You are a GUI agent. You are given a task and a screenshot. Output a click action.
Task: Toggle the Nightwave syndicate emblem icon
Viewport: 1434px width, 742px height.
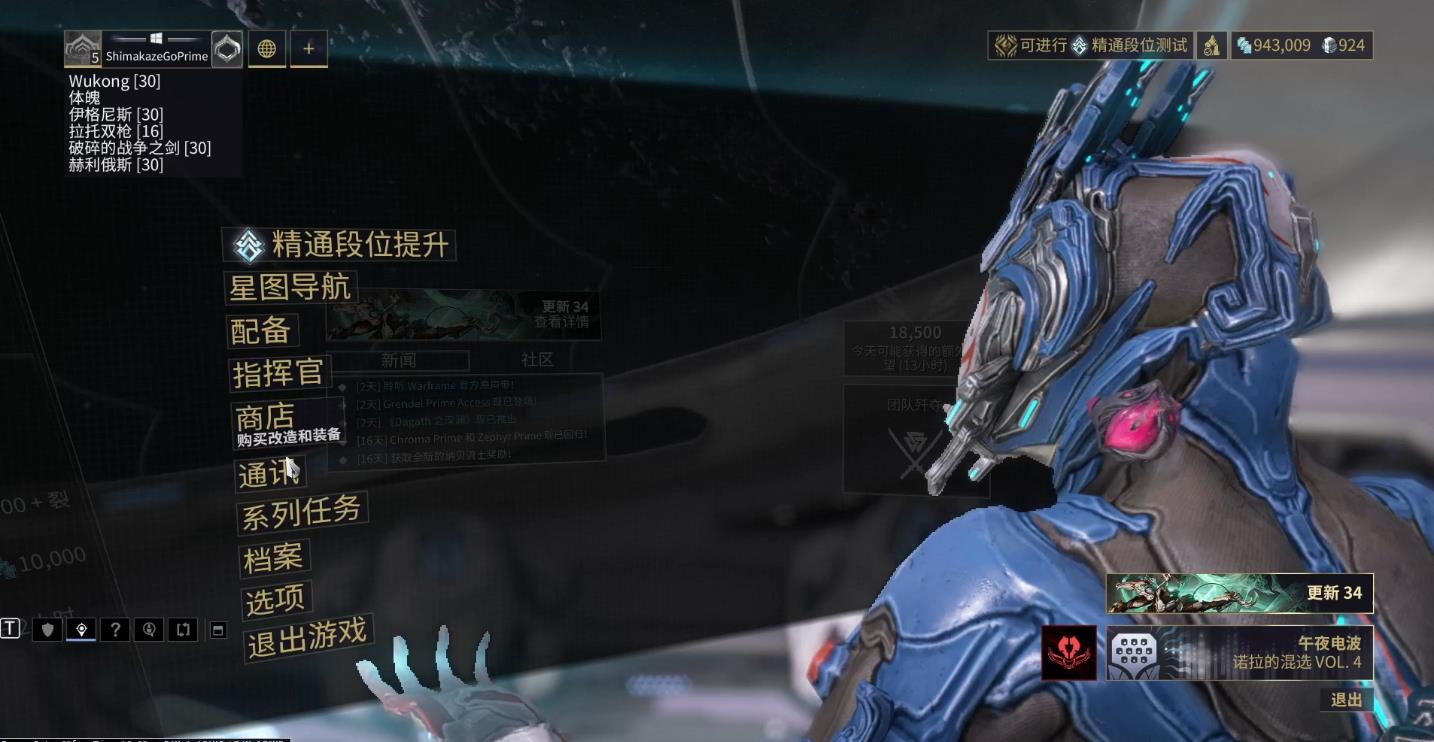(1068, 653)
